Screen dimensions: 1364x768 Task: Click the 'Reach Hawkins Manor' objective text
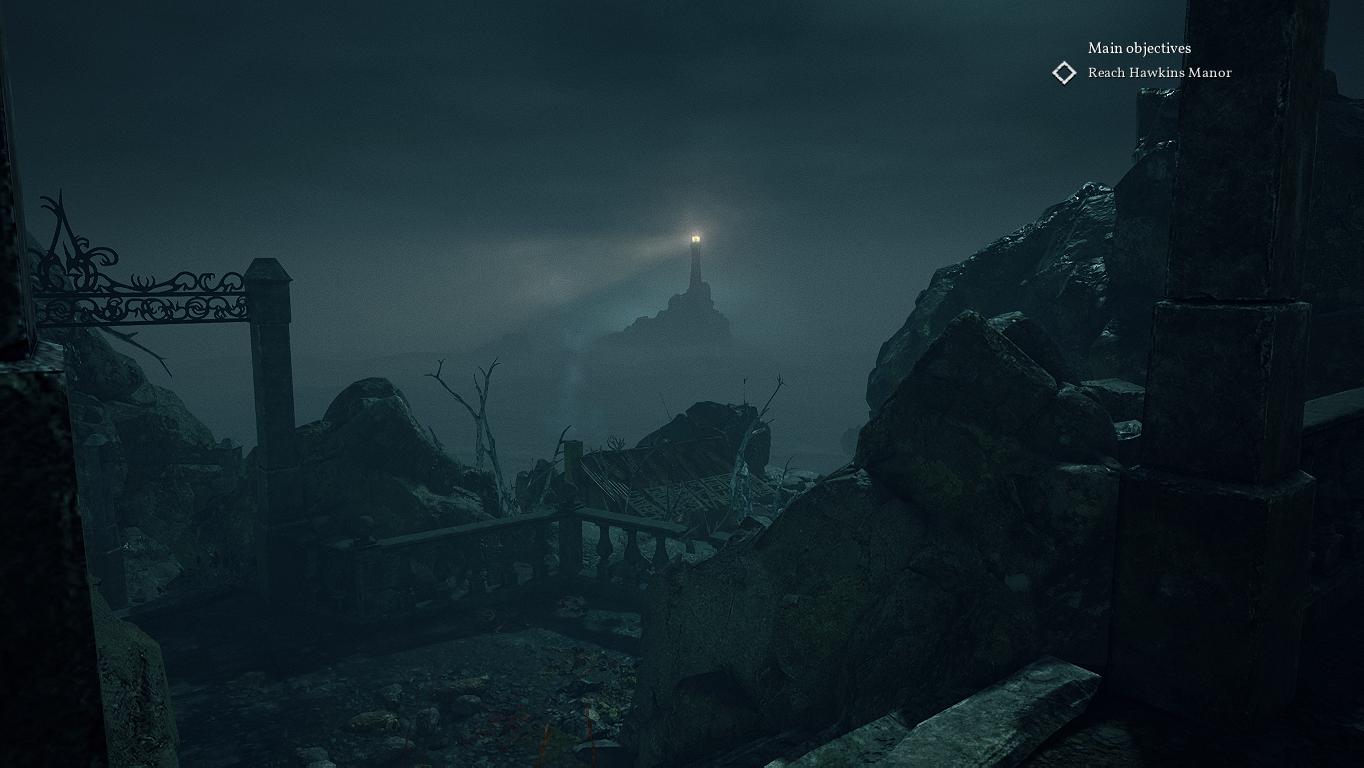click(x=1160, y=72)
